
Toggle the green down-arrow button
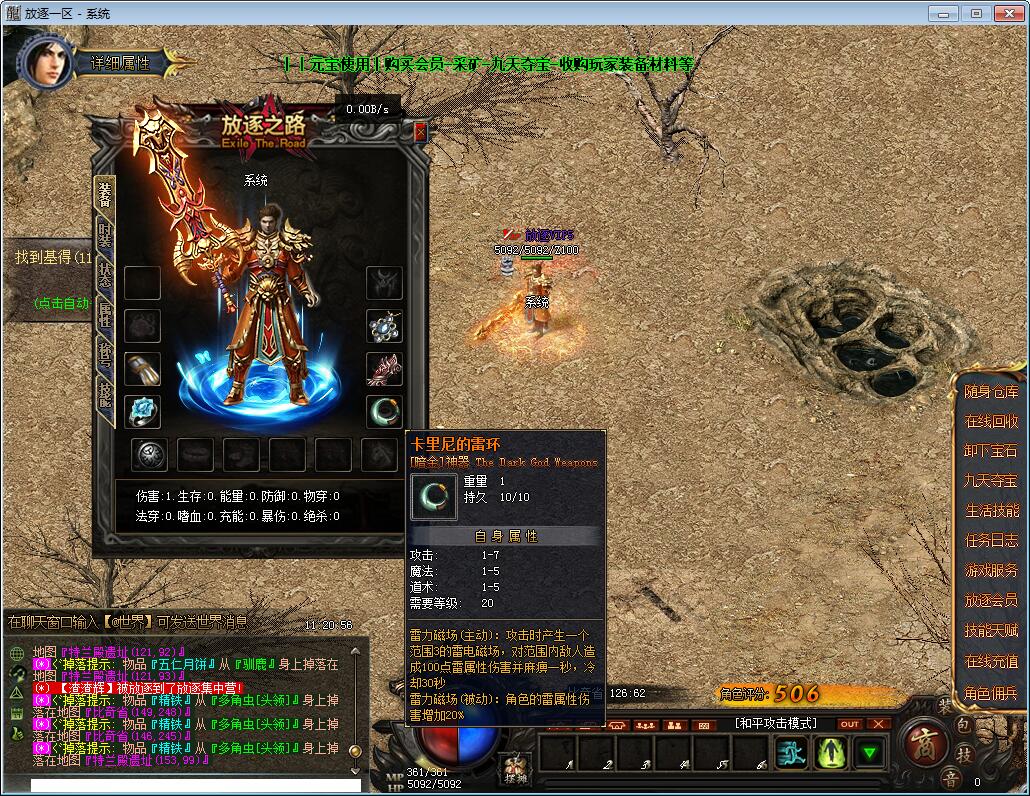[871, 752]
